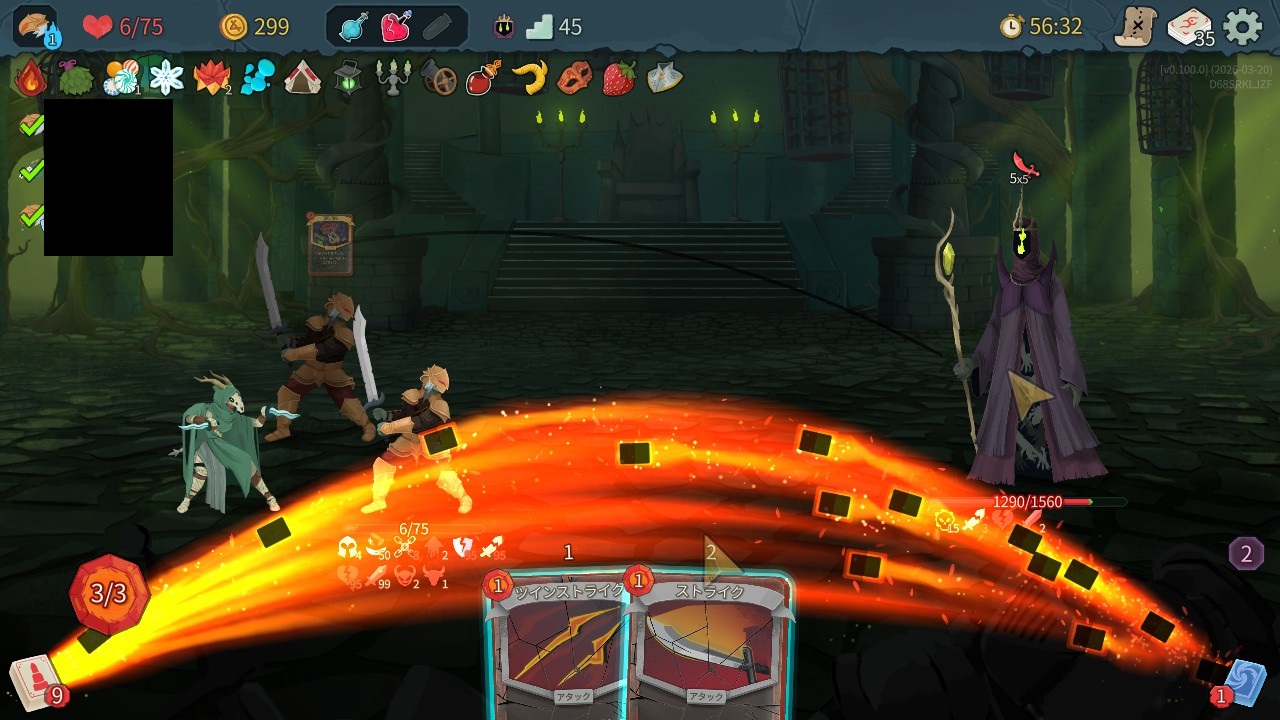The width and height of the screenshot is (1280, 720).
Task: Inspect the orange mask relic
Action: (x=574, y=77)
